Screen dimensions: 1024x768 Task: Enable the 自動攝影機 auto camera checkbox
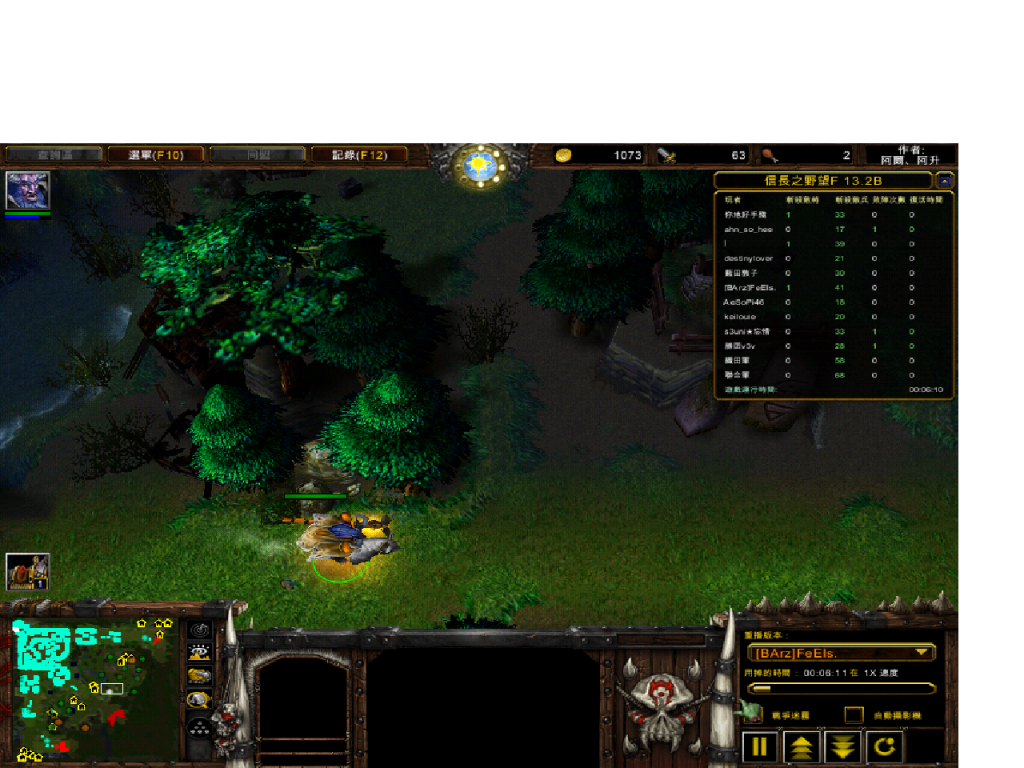pos(854,715)
